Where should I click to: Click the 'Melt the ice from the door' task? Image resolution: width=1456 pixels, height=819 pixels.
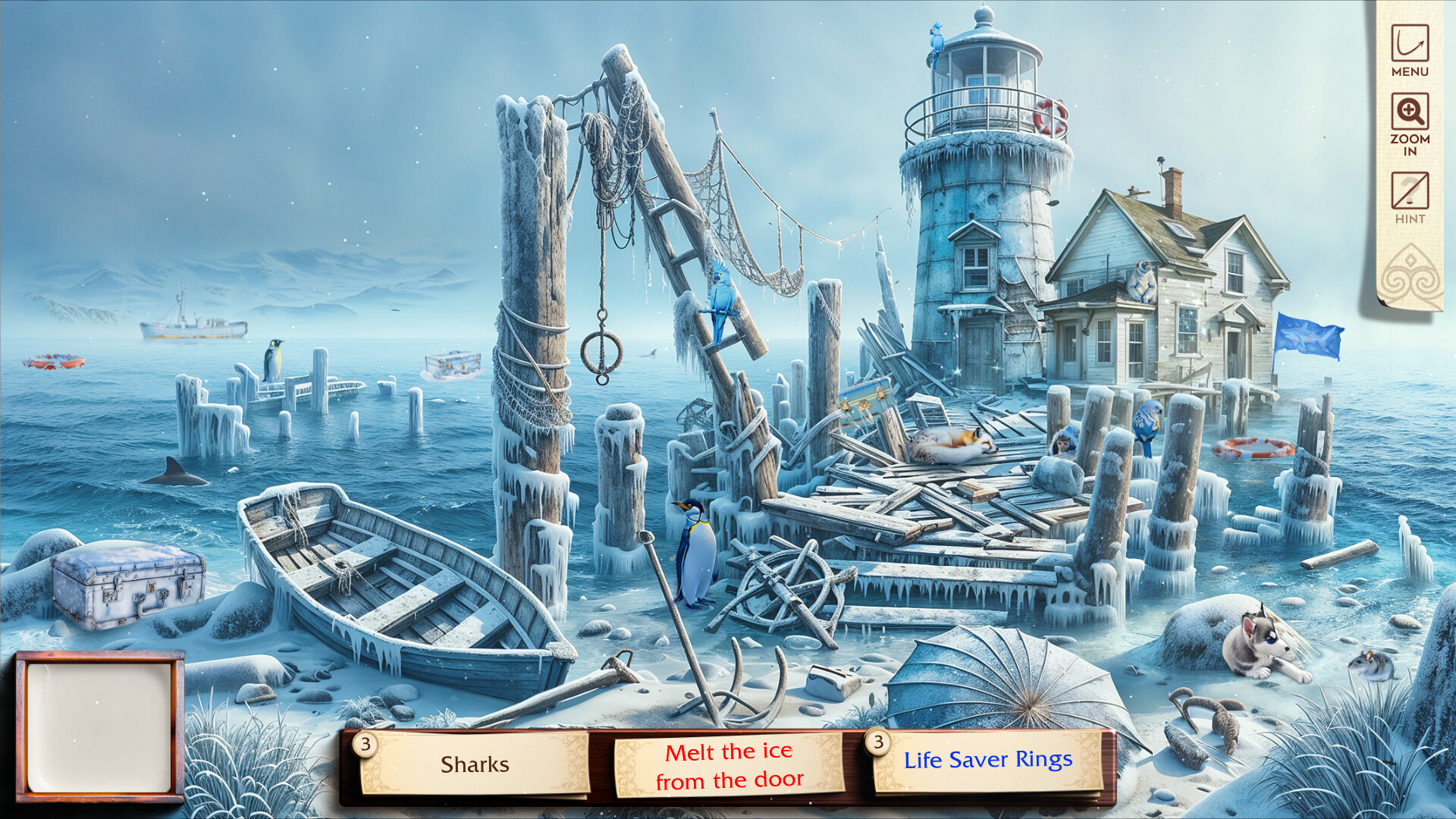[x=730, y=765]
